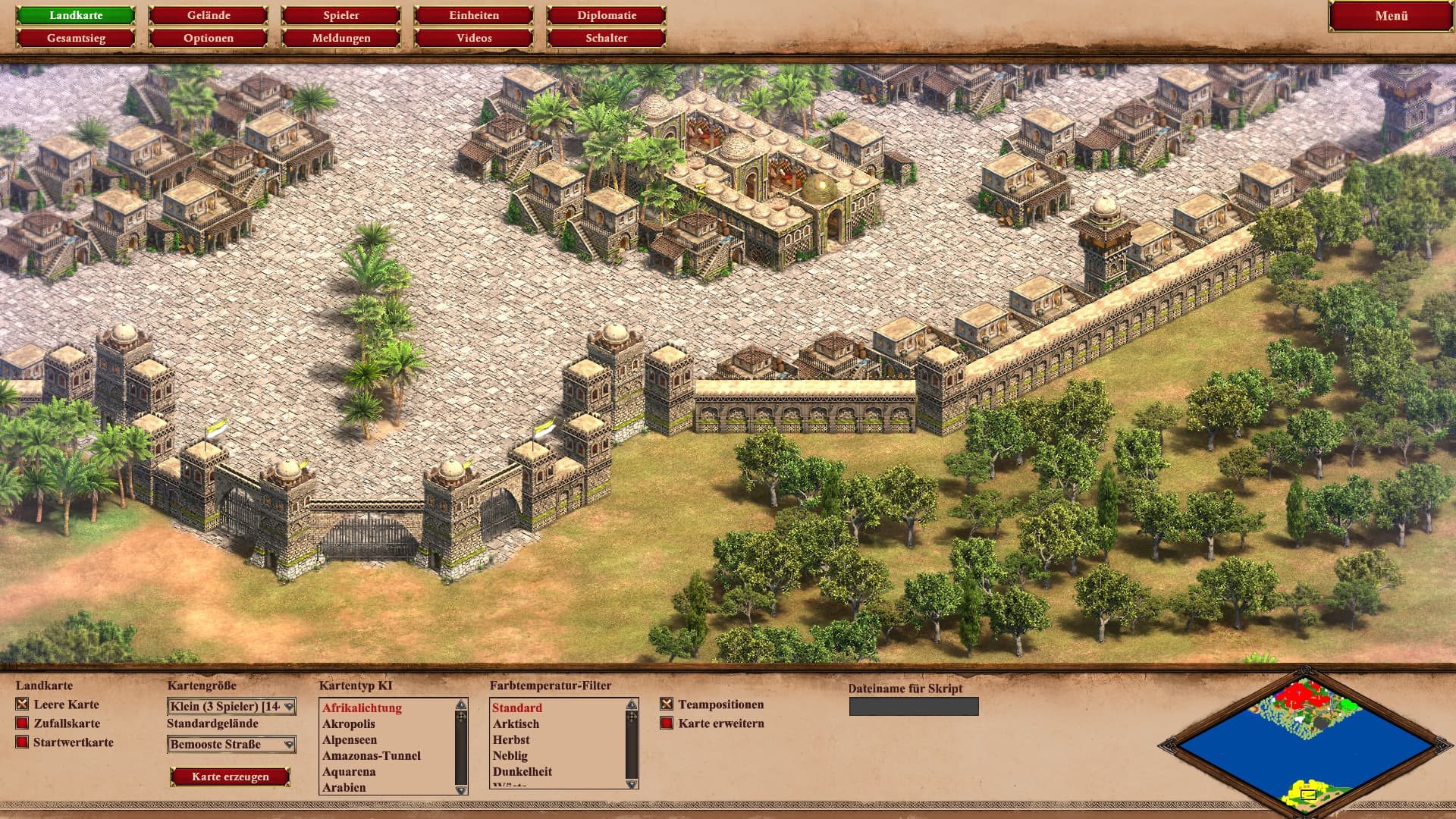This screenshot has width=1456, height=819.
Task: Go to the Schalter triggers tab
Action: 607,38
